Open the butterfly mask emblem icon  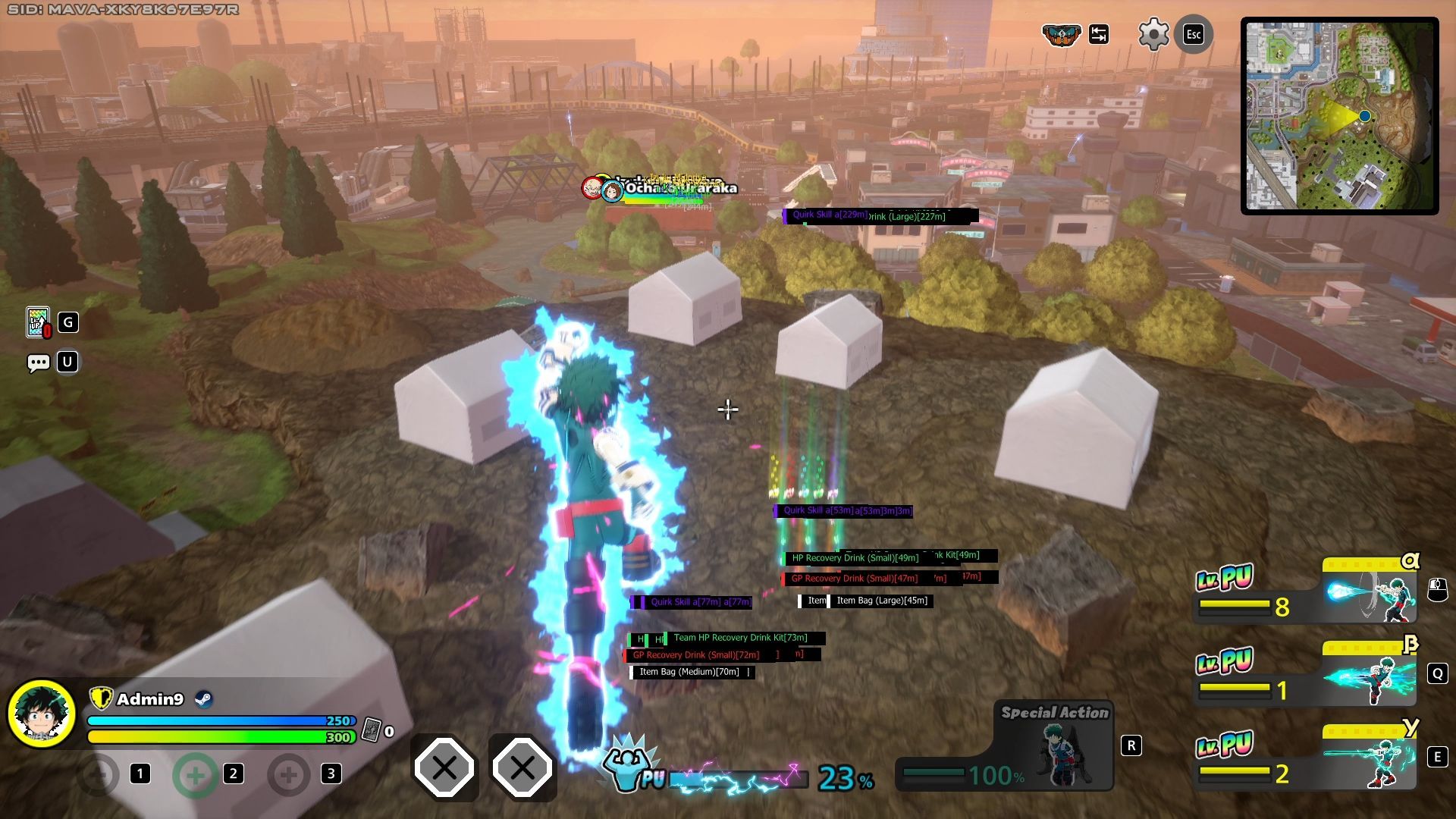click(1061, 35)
